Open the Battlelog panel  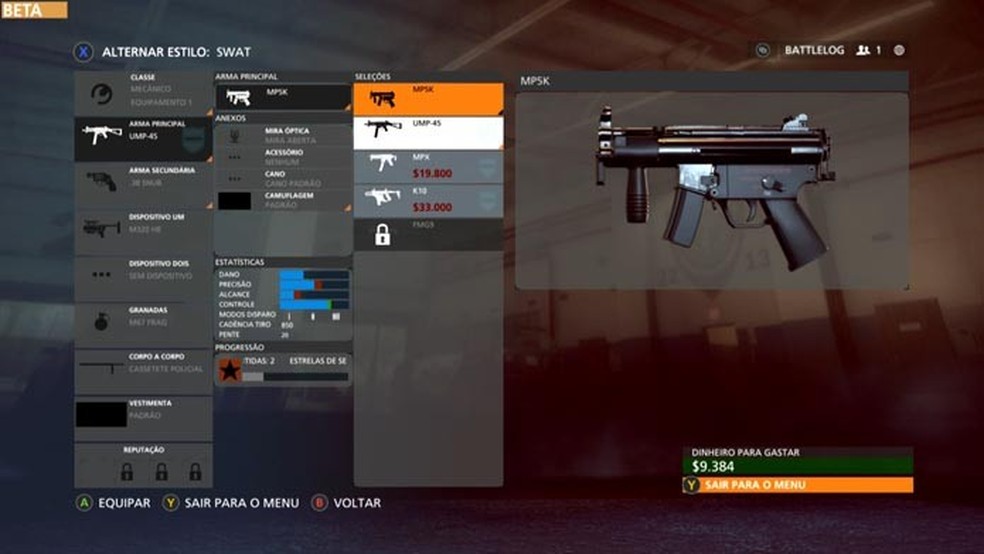[x=813, y=50]
